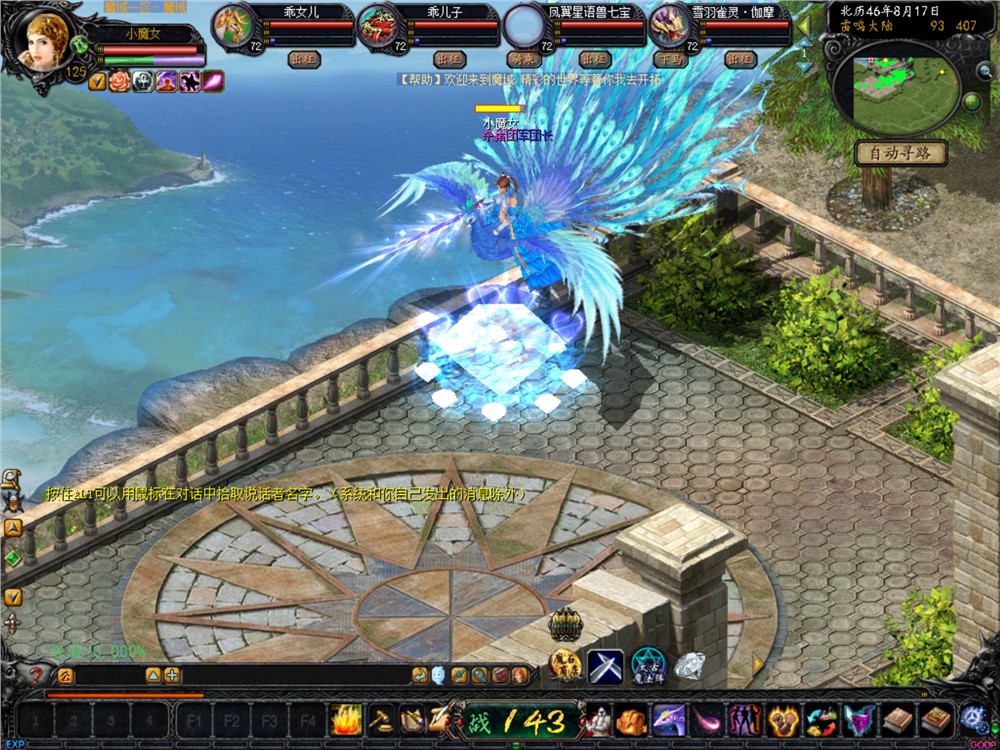The width and height of the screenshot is (1000, 750).
Task: Select the 雪羽雀灵·伽摩 pet portrait
Action: [667, 23]
